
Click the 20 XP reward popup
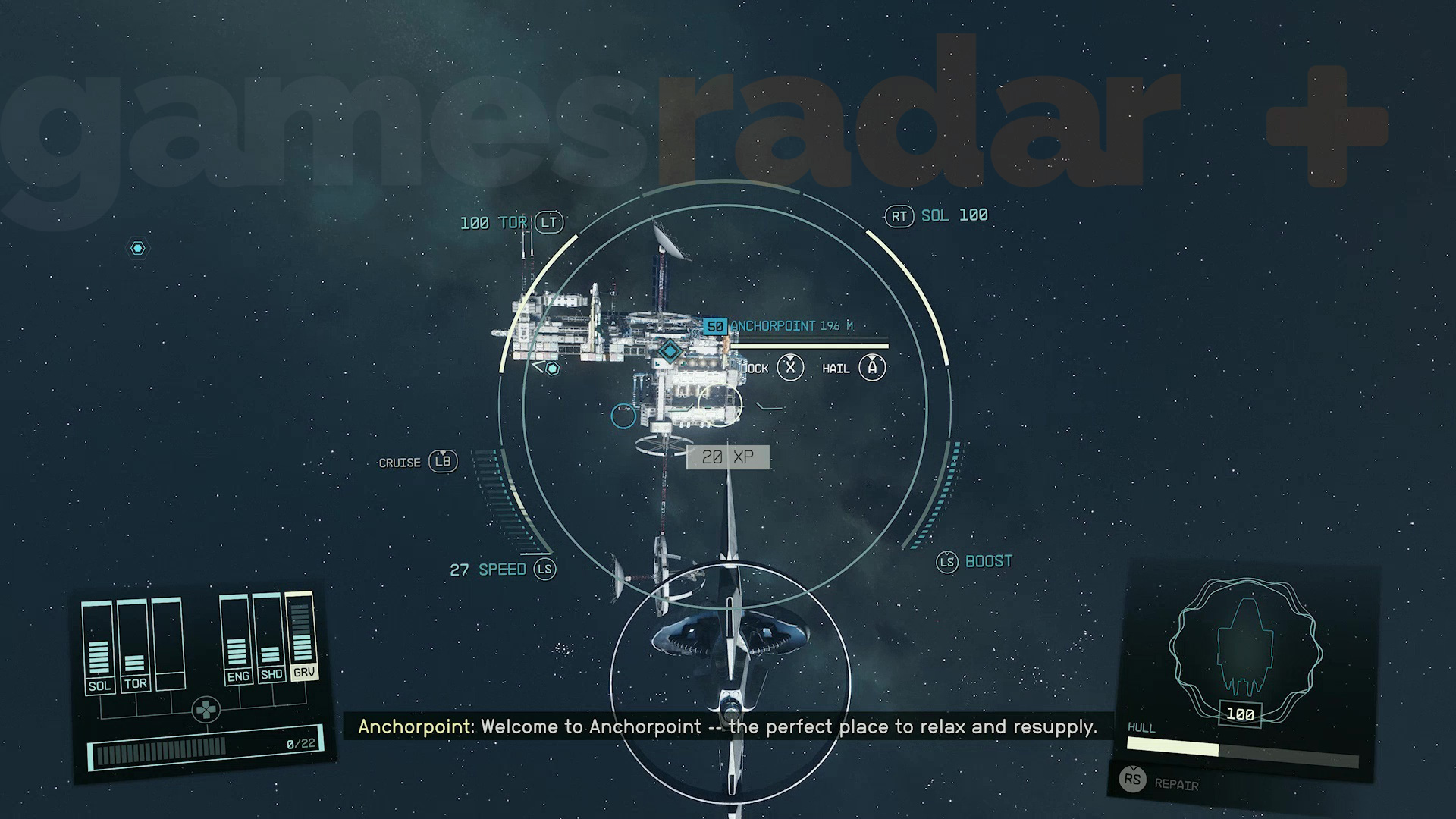[x=726, y=457]
